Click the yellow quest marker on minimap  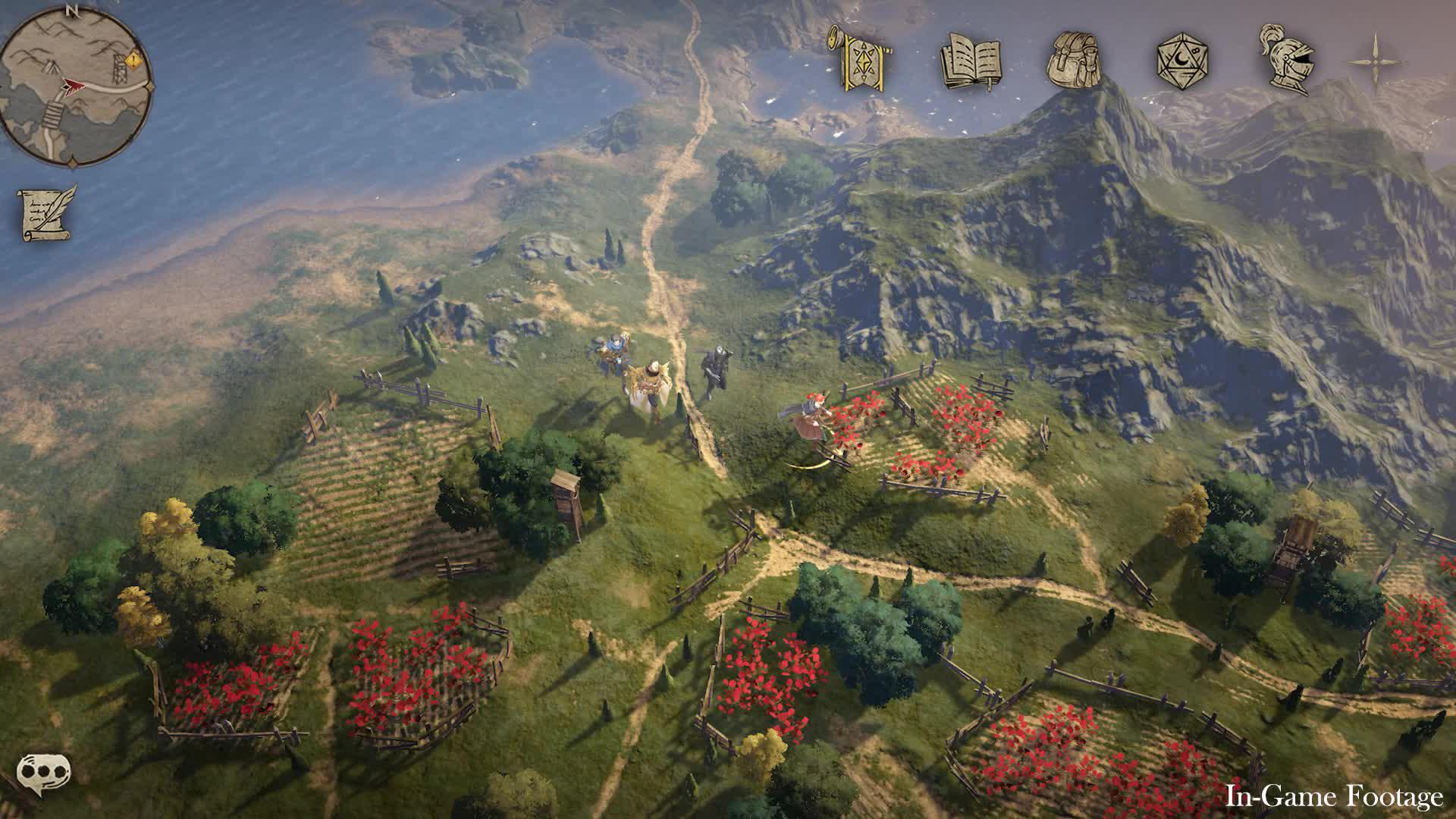[x=133, y=58]
